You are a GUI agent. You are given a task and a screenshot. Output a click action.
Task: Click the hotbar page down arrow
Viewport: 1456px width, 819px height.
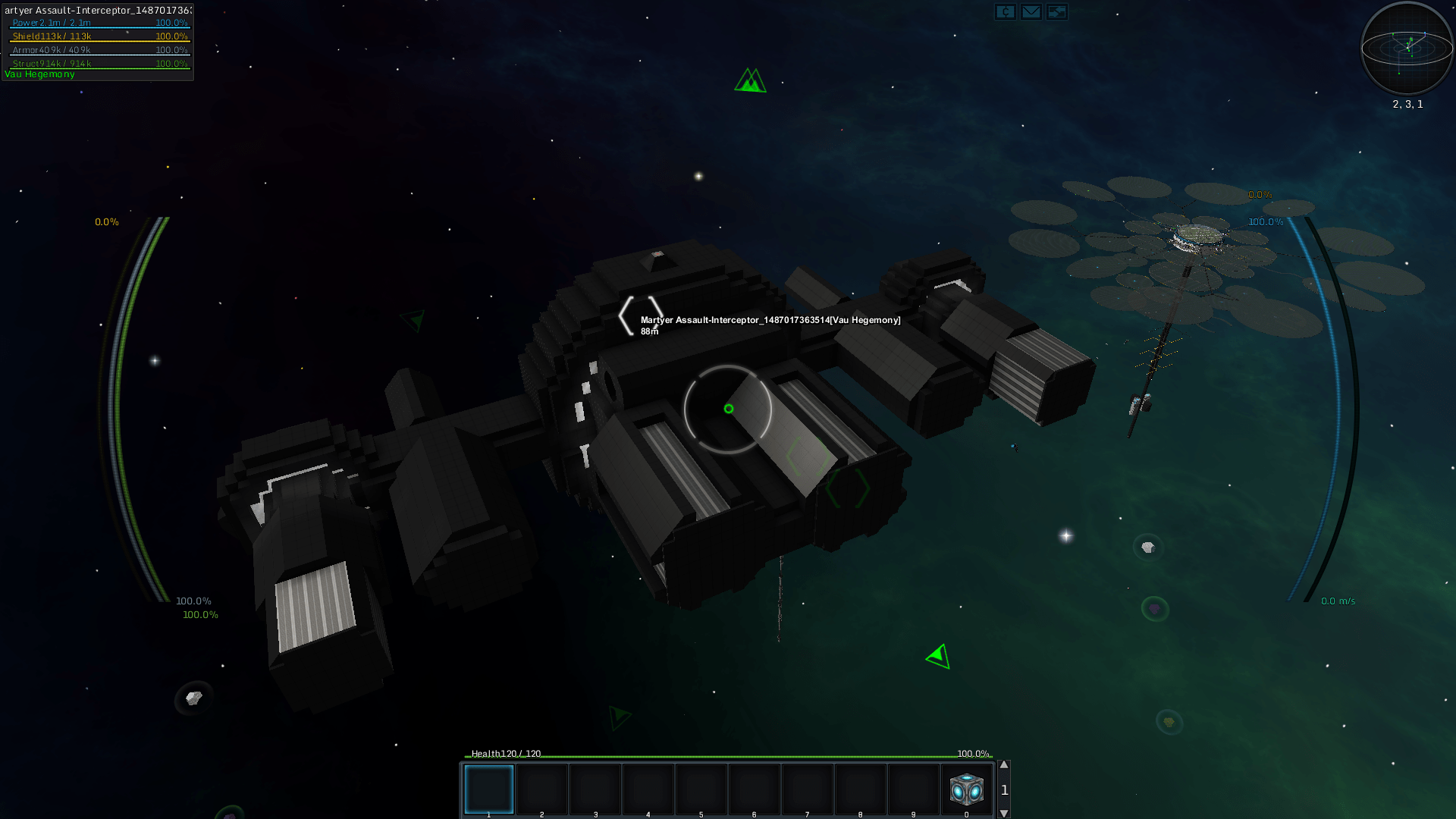click(1004, 813)
